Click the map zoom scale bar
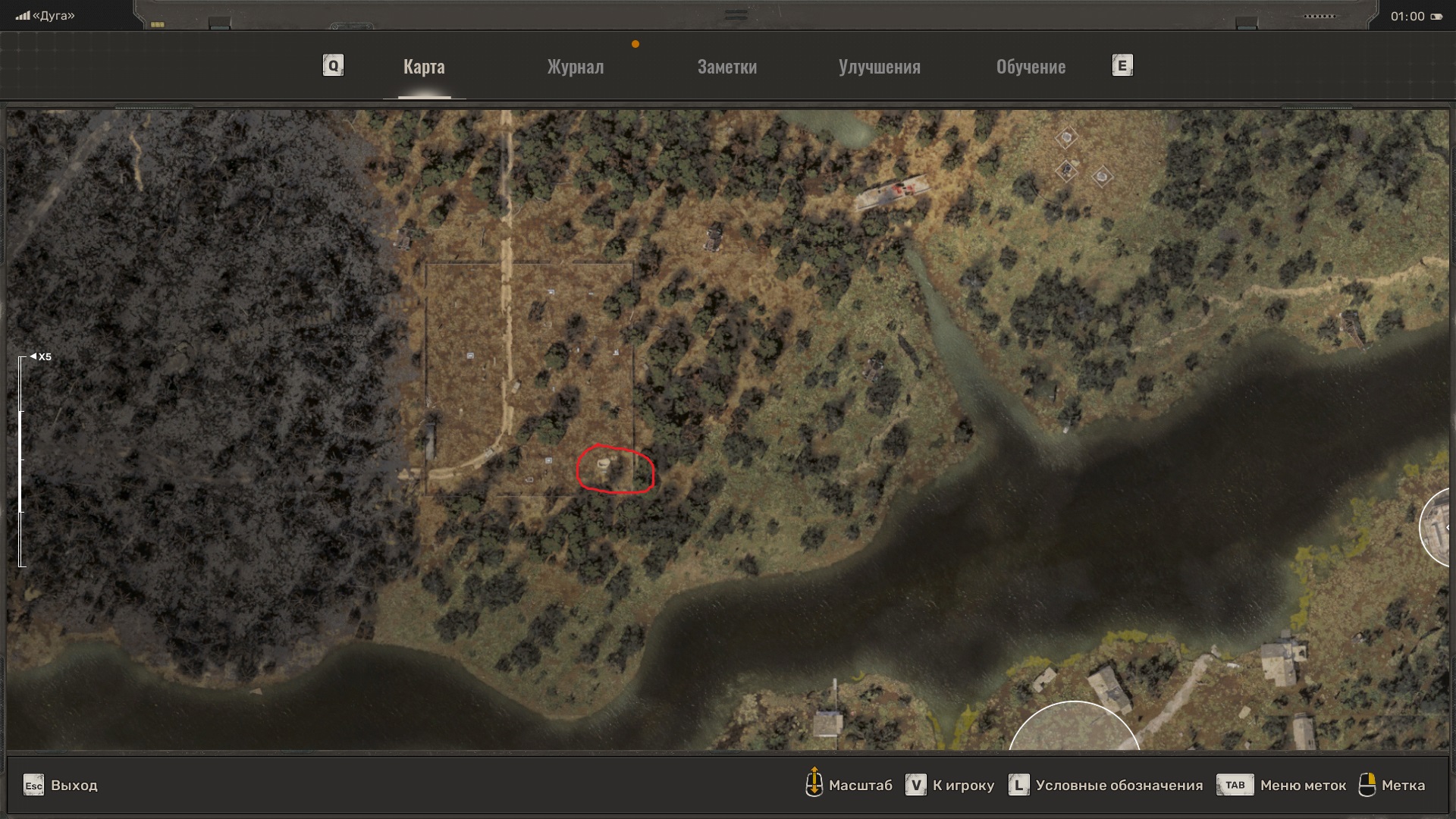Viewport: 1456px width, 819px height. pos(22,461)
